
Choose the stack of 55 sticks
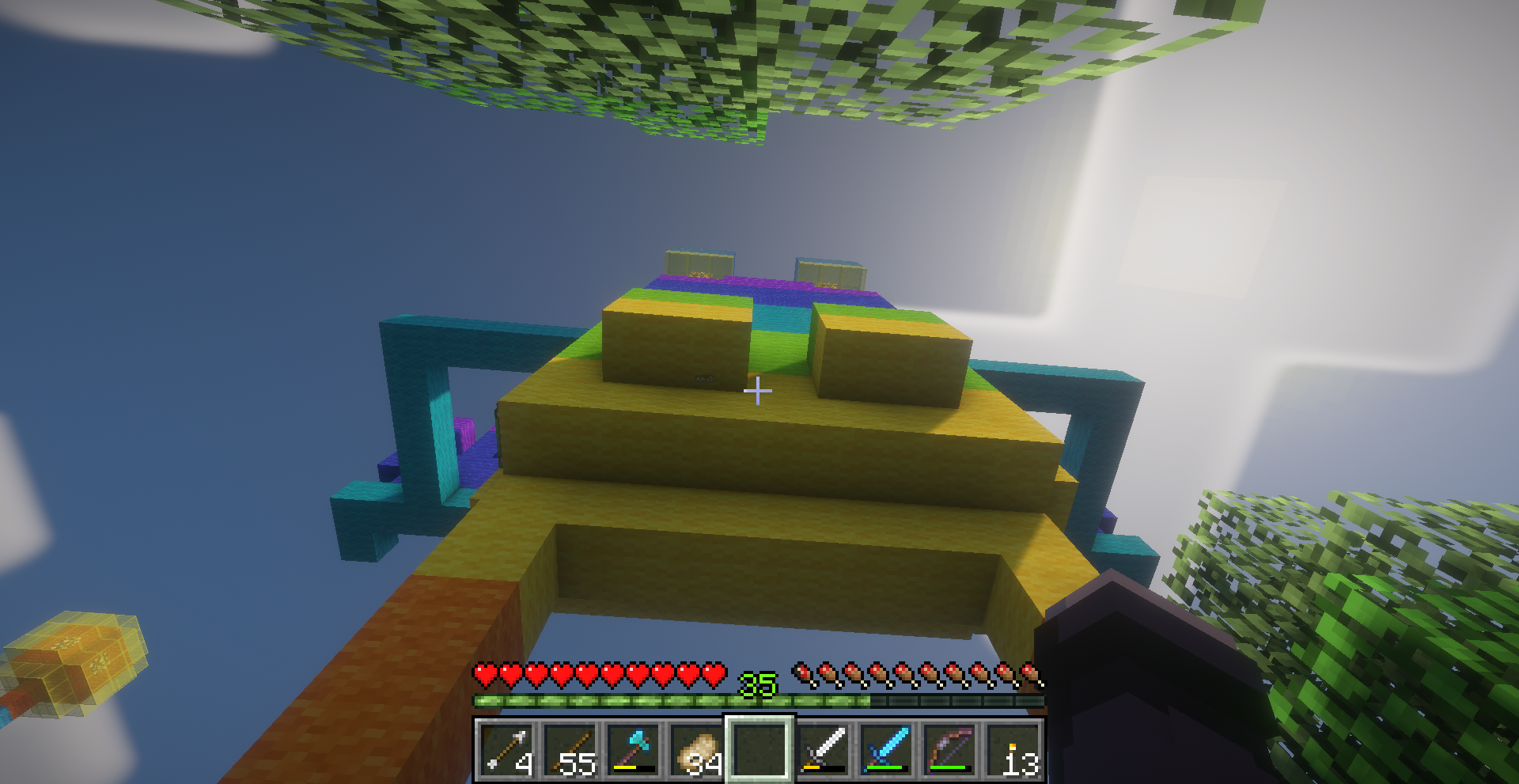point(570,749)
